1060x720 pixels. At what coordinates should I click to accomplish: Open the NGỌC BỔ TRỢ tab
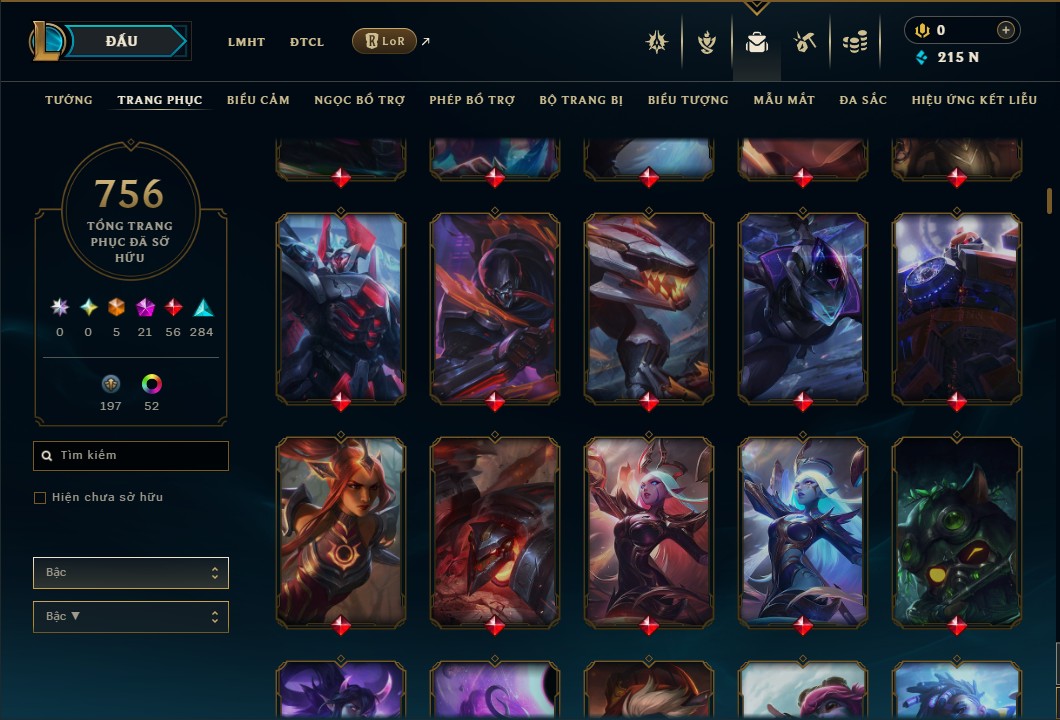[359, 100]
